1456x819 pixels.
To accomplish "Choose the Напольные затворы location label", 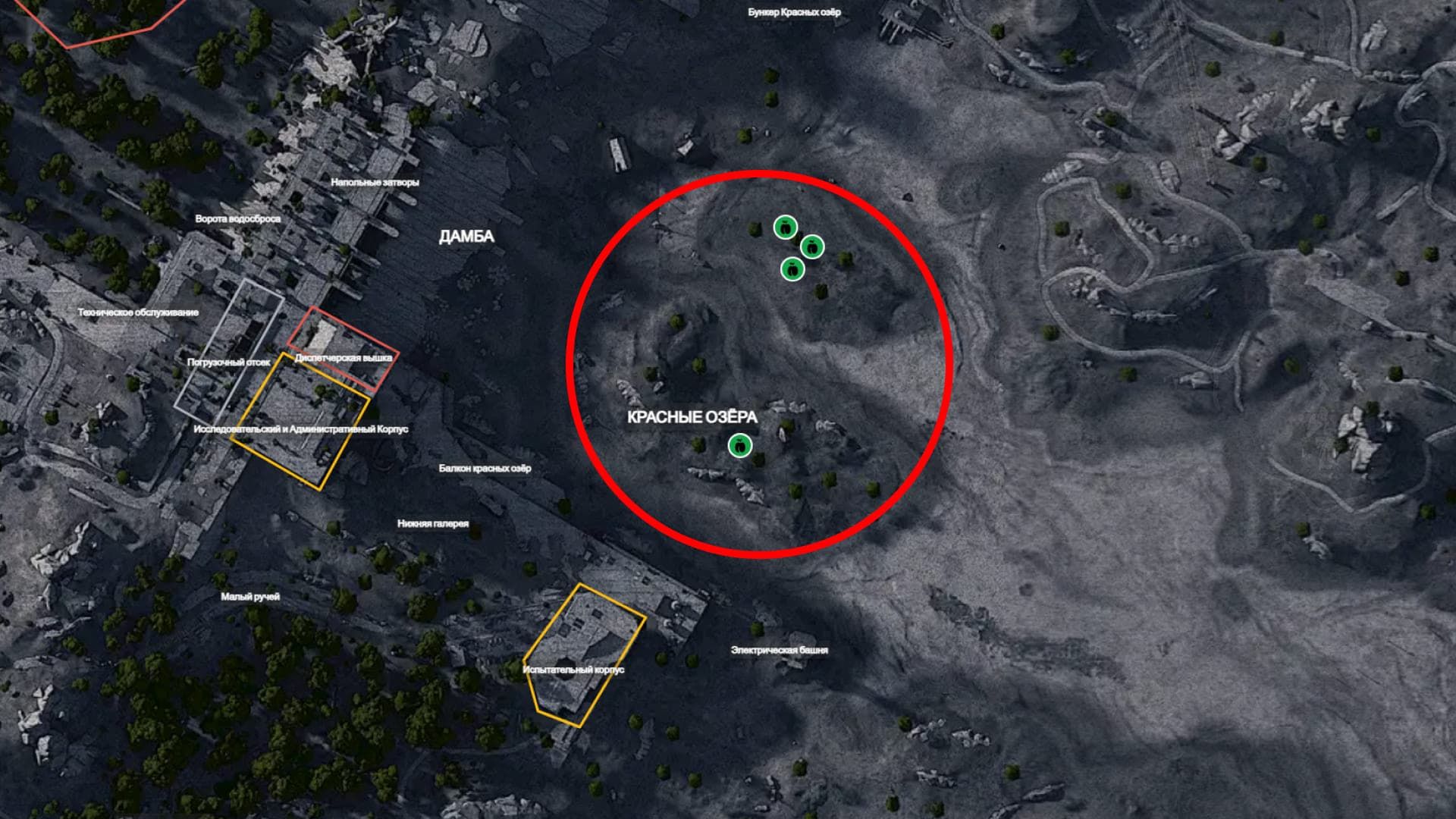I will (x=375, y=182).
